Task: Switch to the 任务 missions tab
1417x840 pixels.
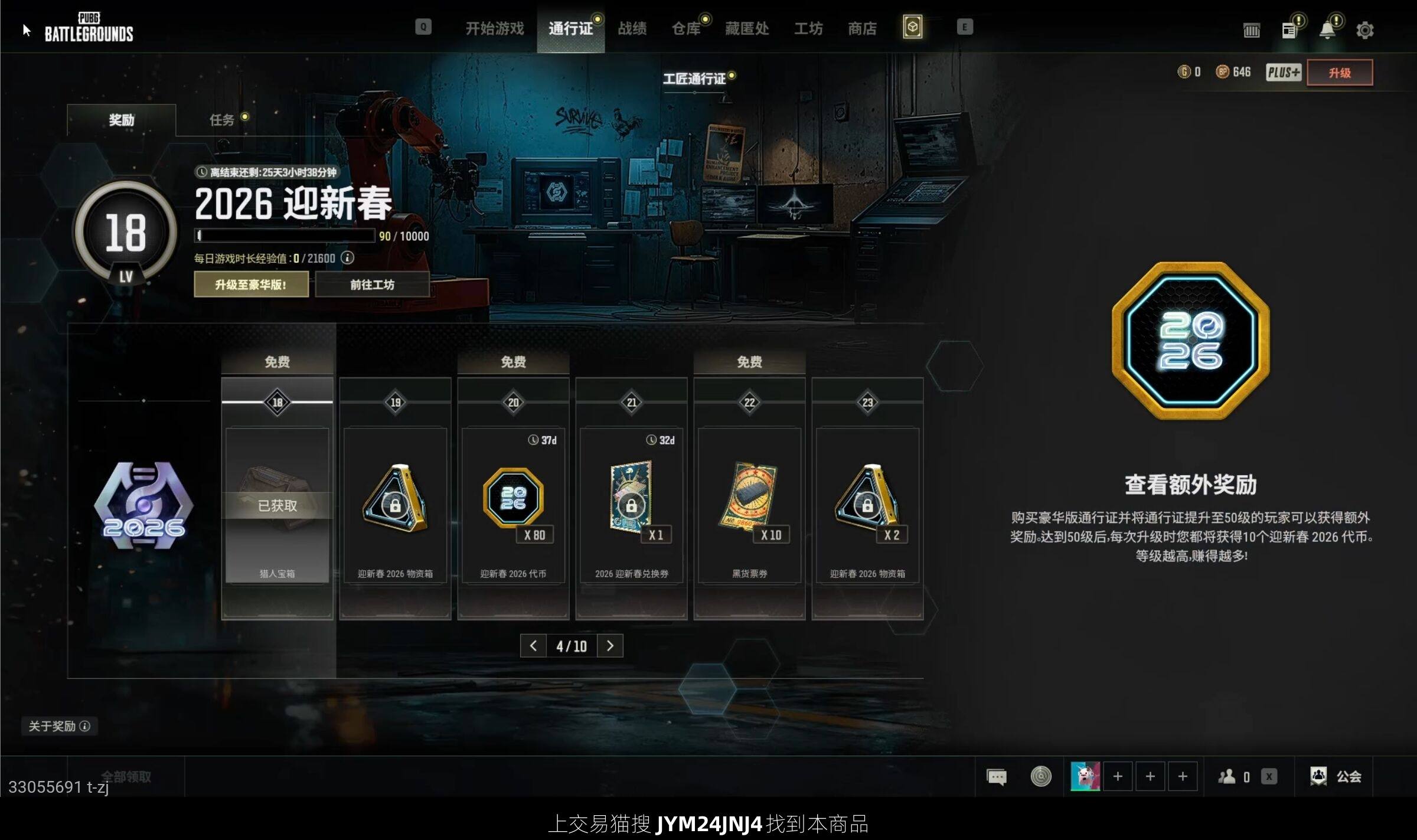Action: pos(222,120)
